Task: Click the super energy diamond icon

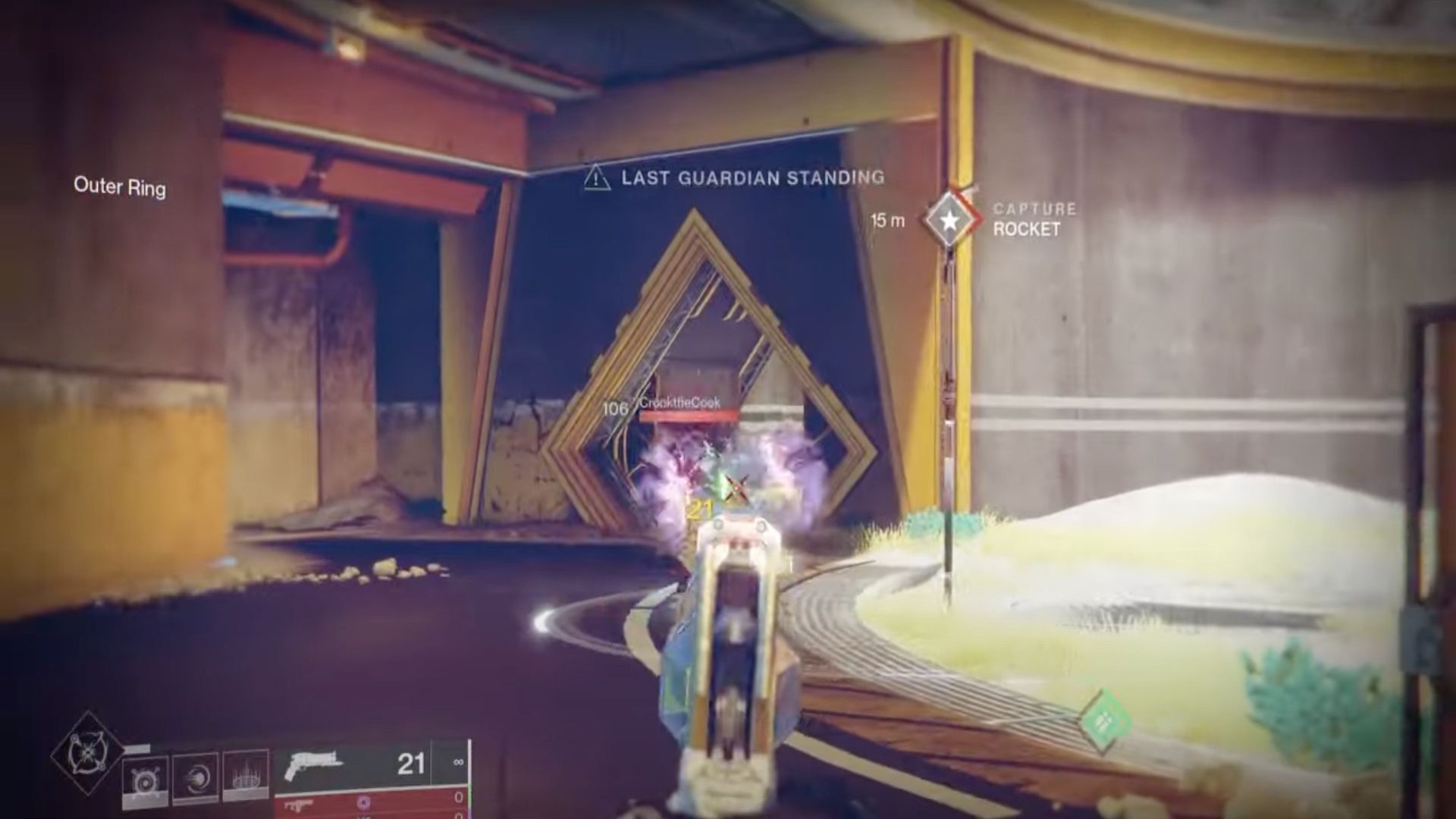Action: coord(89,751)
